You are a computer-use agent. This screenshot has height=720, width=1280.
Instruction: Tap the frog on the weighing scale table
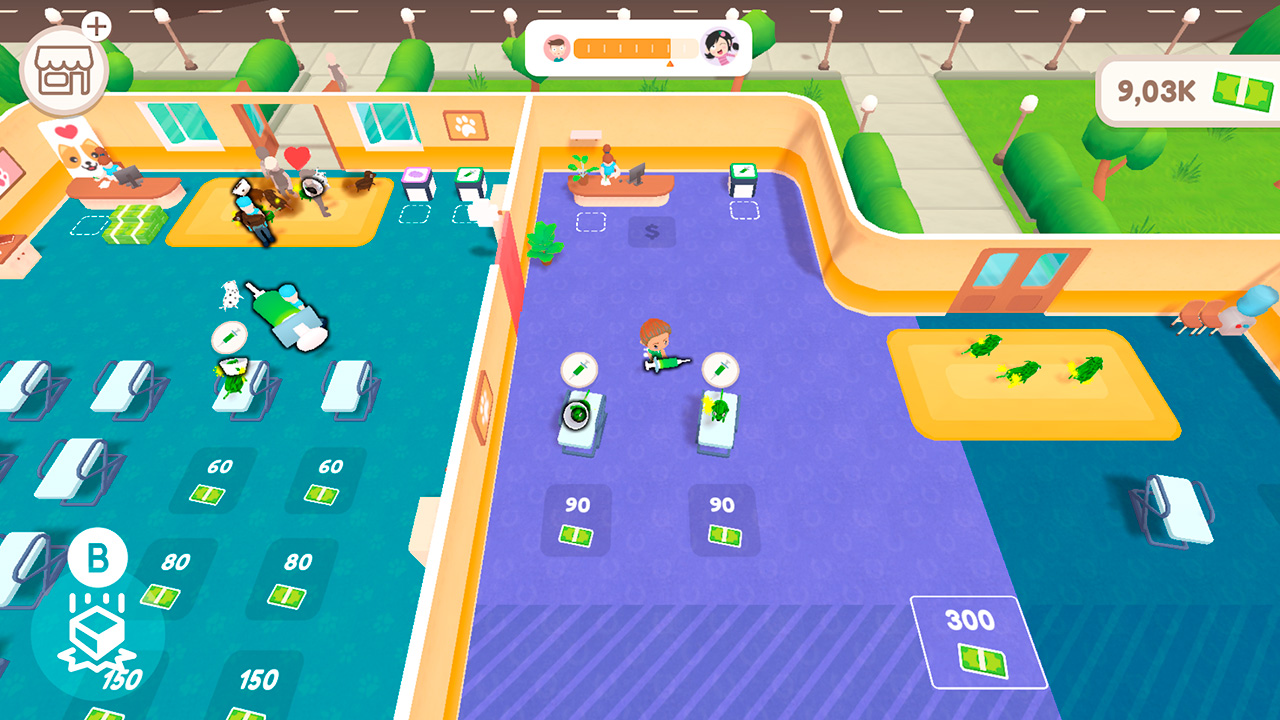click(577, 413)
